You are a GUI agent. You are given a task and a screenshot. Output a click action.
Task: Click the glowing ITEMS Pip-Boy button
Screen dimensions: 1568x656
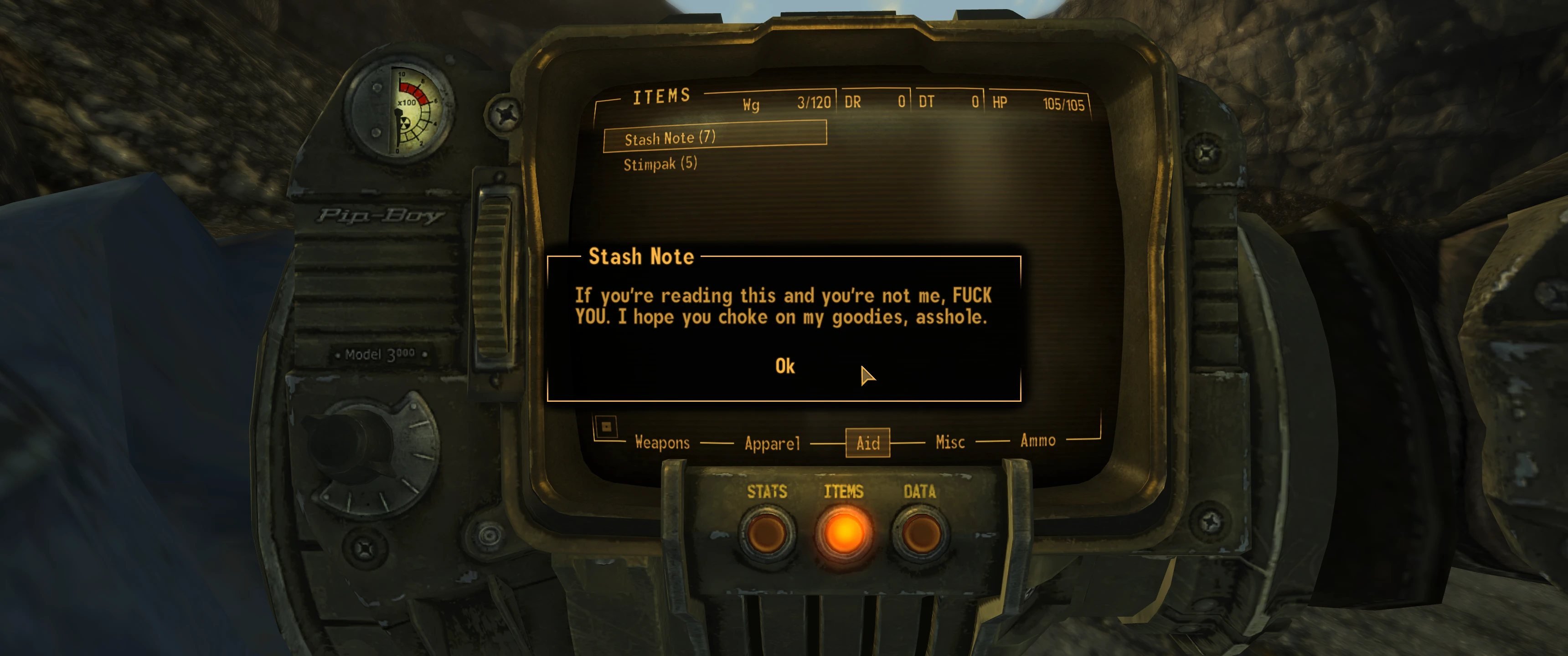(844, 533)
